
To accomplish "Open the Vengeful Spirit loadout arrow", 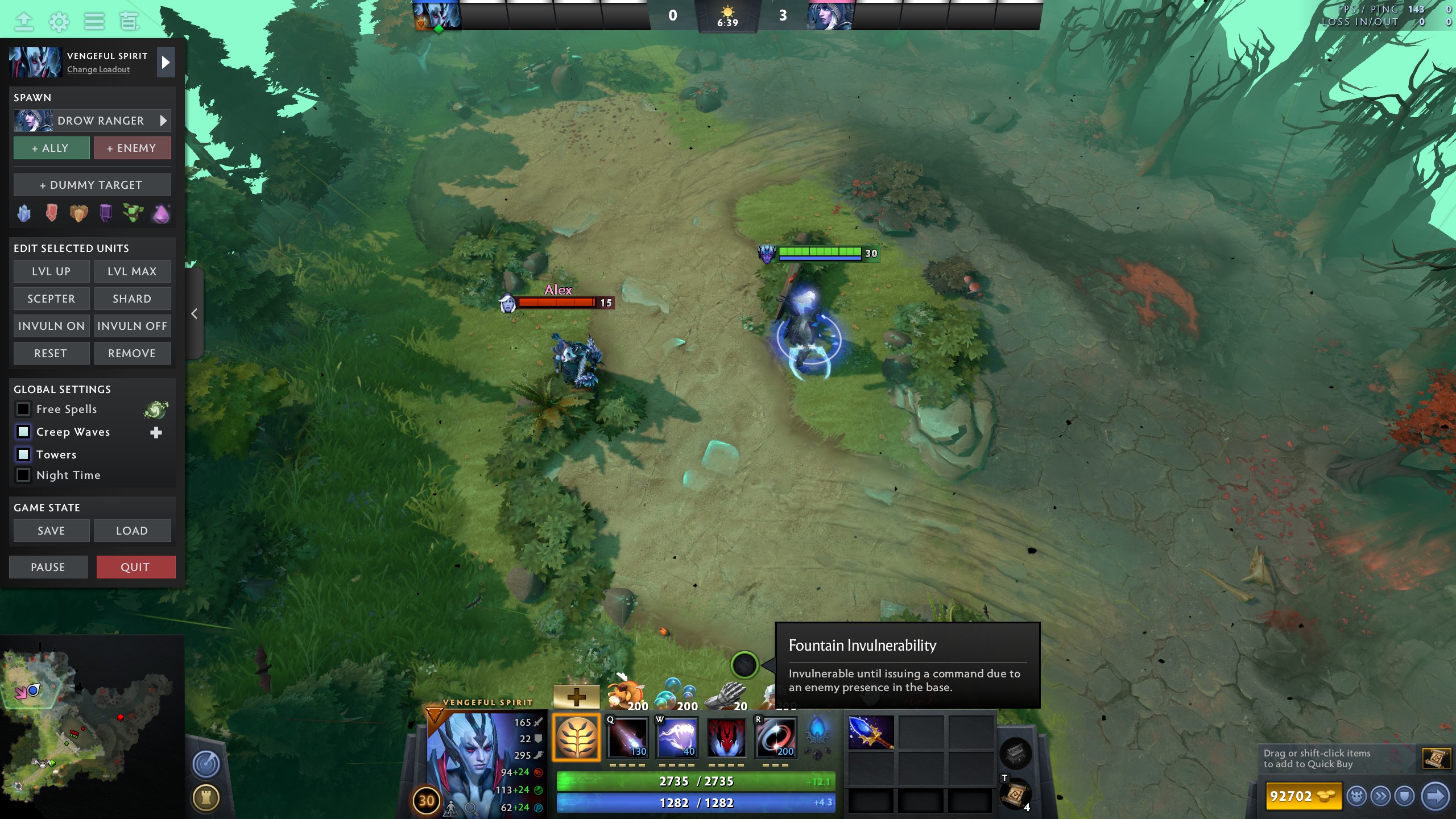I will pyautogui.click(x=166, y=62).
